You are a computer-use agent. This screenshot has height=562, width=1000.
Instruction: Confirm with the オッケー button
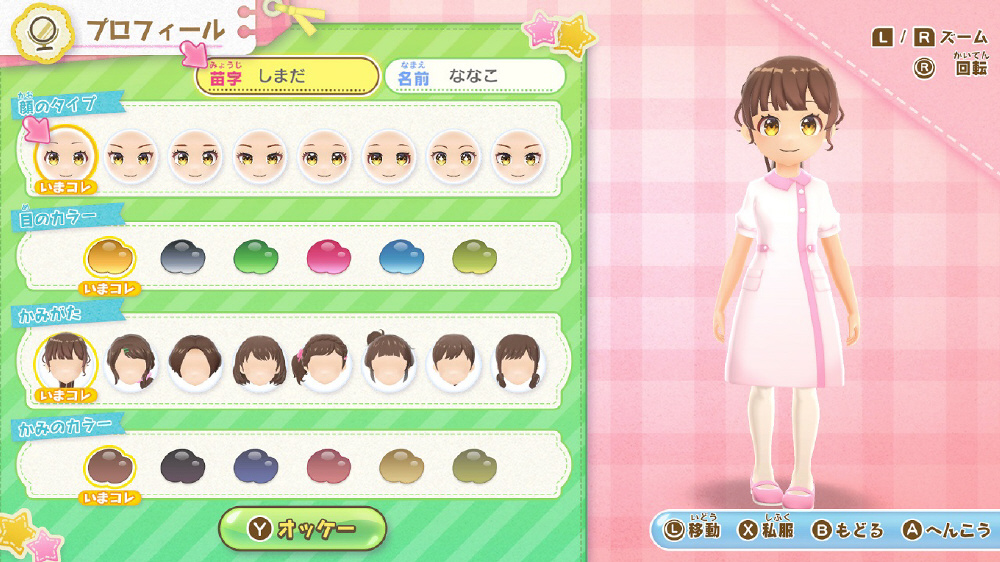click(302, 528)
